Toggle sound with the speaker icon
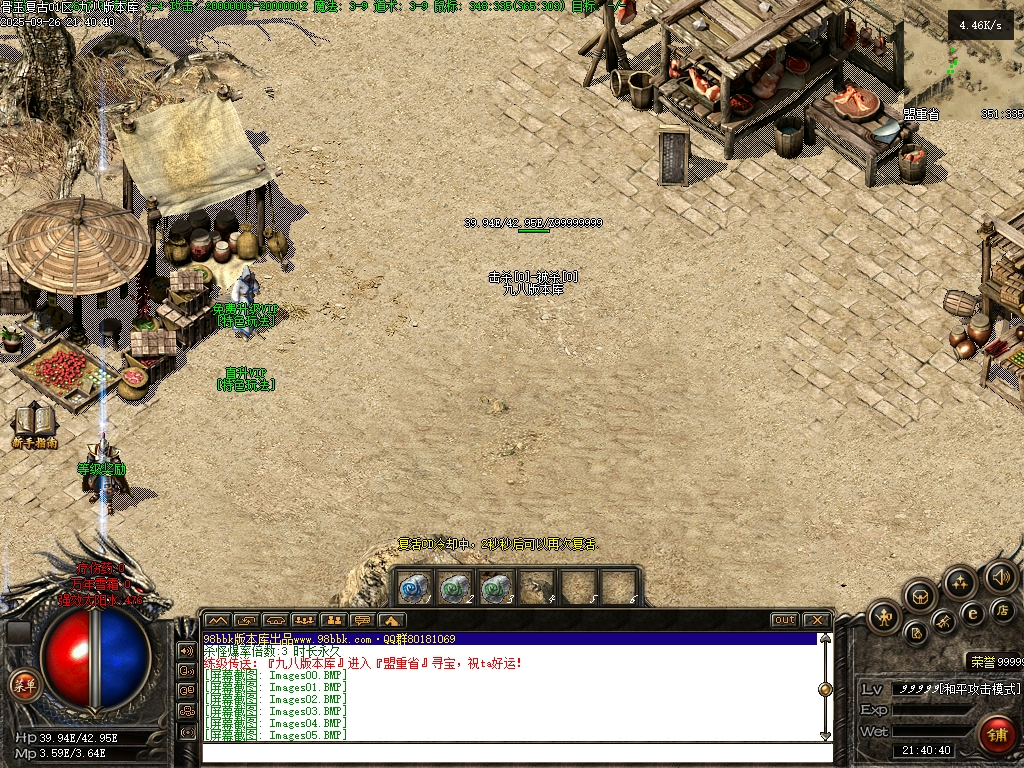Image resolution: width=1024 pixels, height=768 pixels. pyautogui.click(x=1000, y=576)
